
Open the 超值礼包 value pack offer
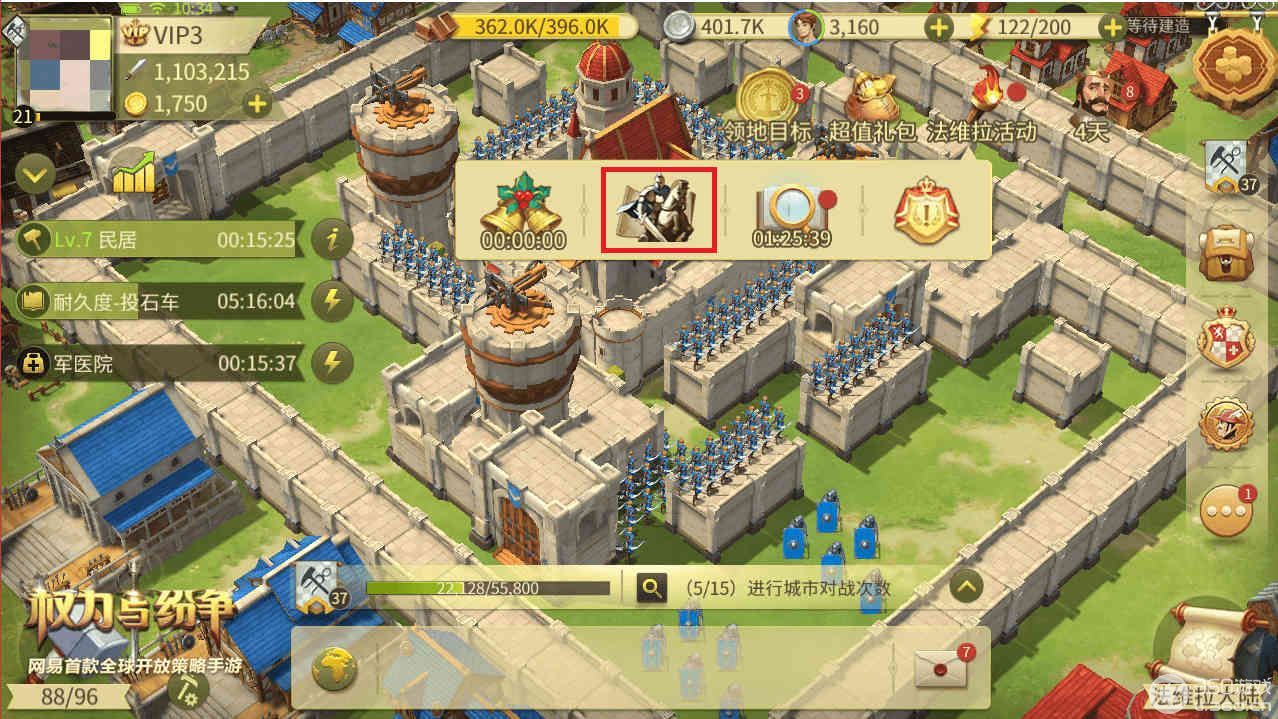(x=872, y=102)
